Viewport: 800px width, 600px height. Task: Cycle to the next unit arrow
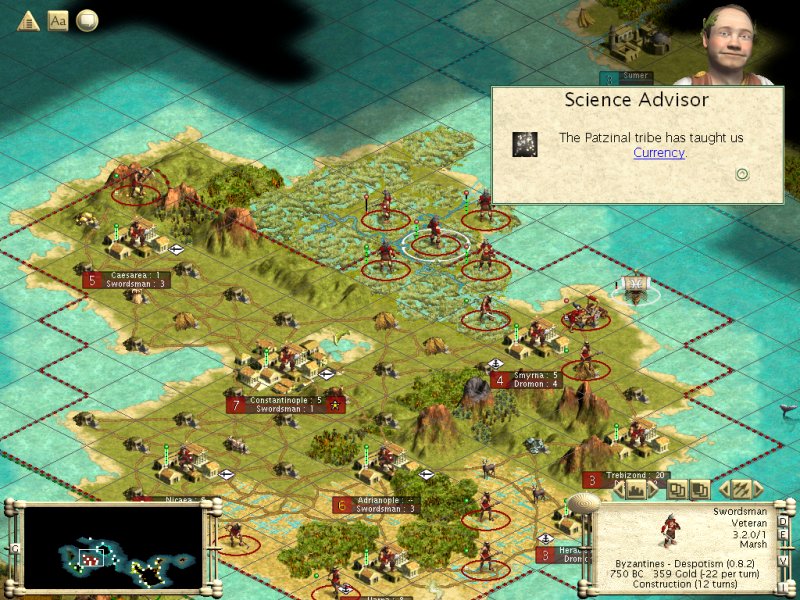point(759,489)
